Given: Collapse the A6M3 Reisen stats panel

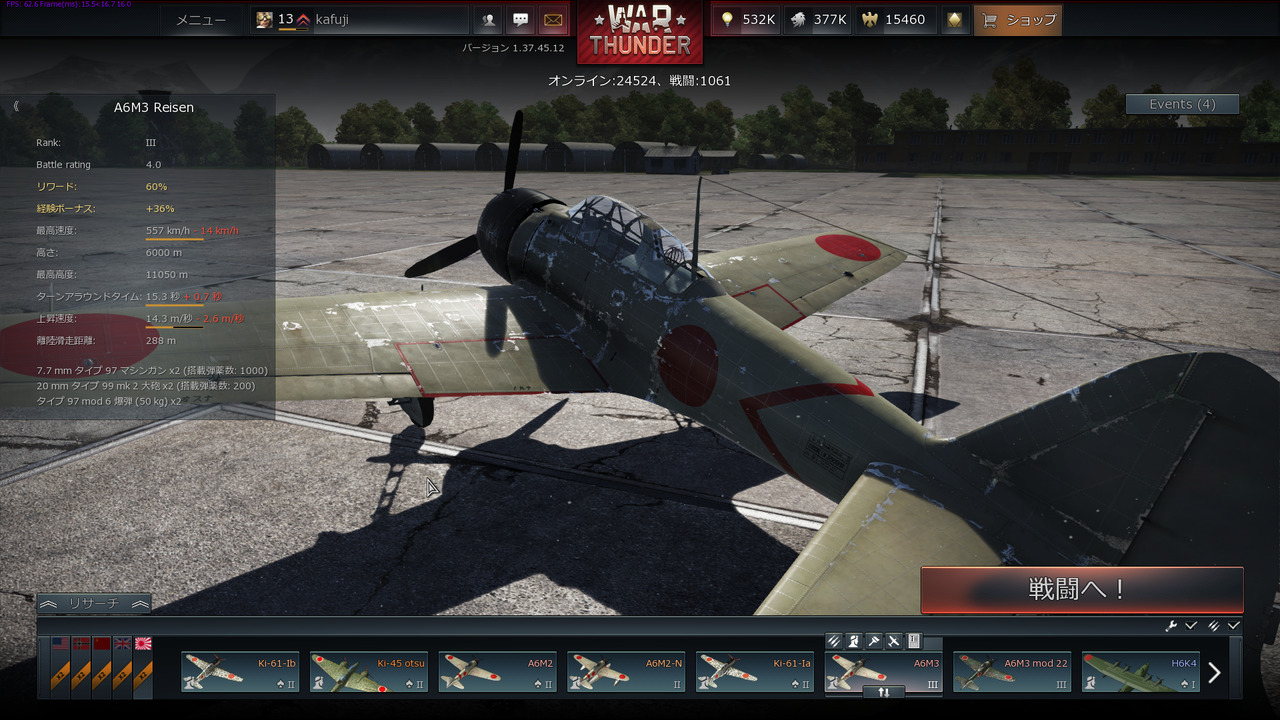Looking at the screenshot, I should pos(16,106).
